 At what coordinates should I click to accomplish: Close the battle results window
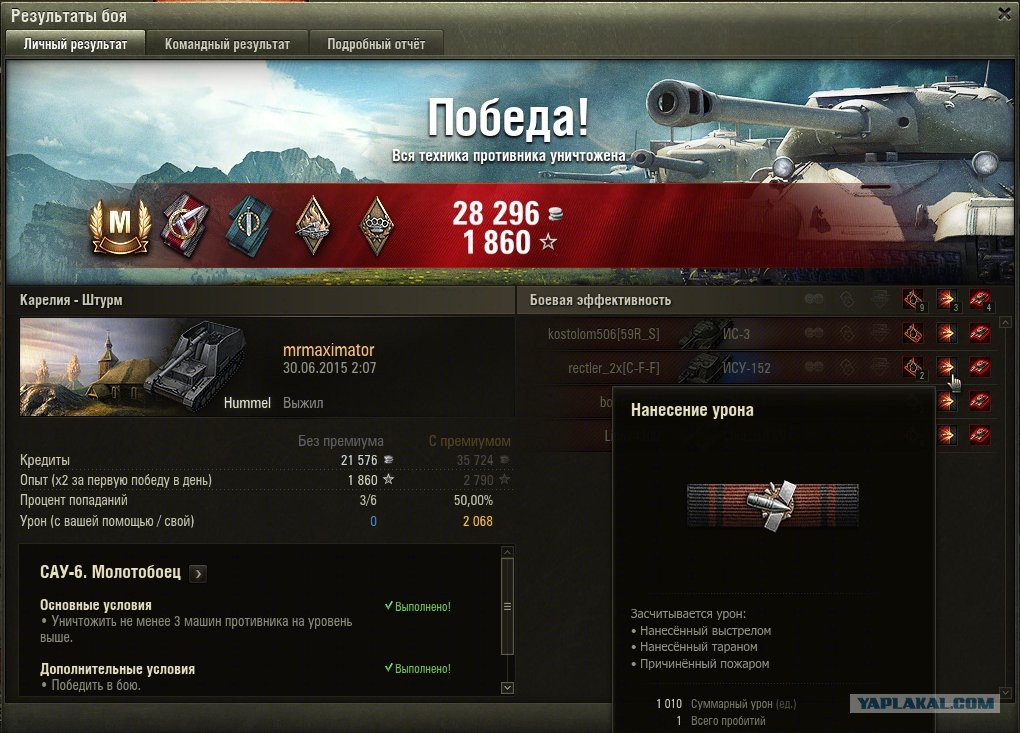coord(1004,13)
